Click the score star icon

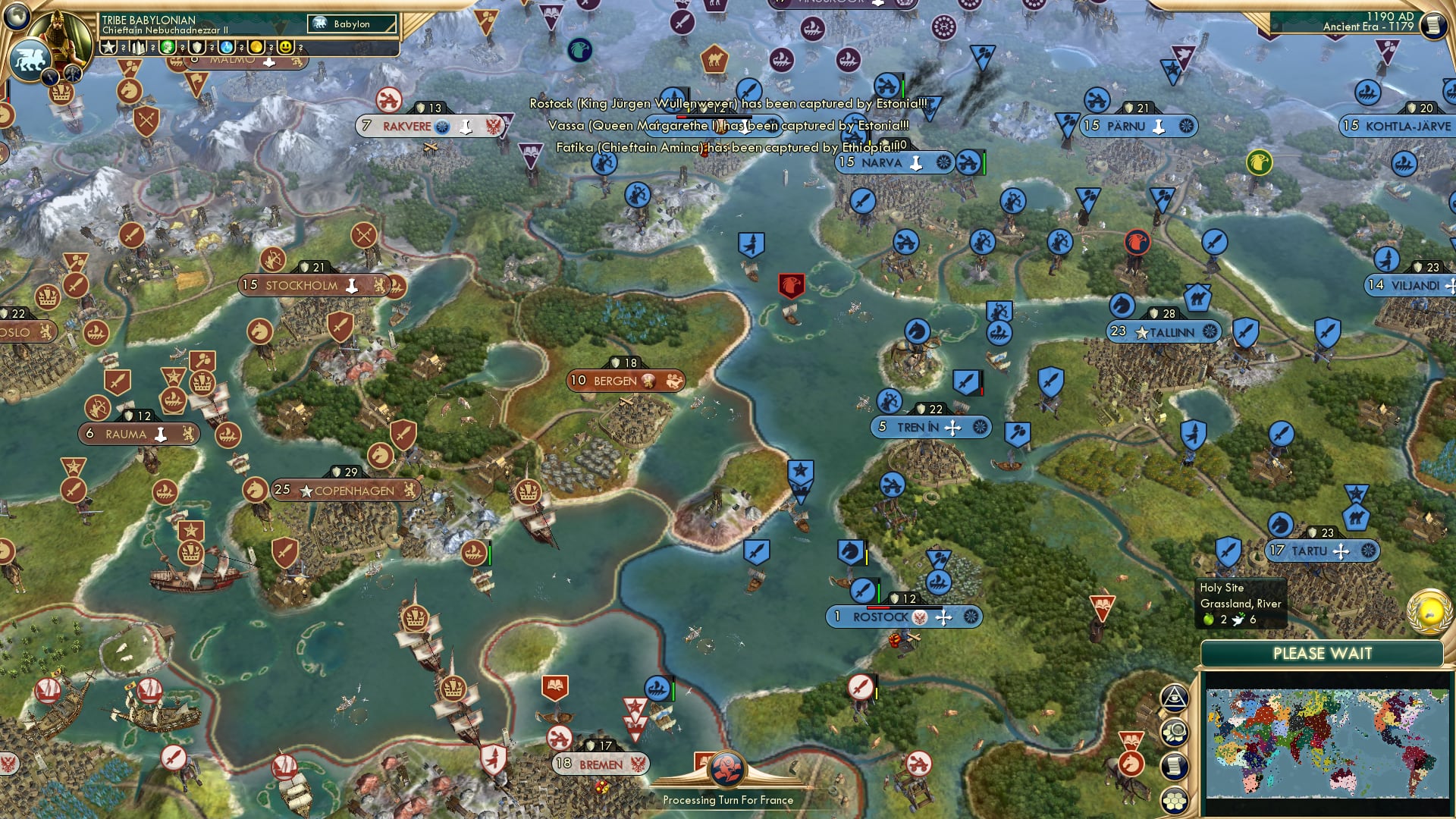point(109,48)
